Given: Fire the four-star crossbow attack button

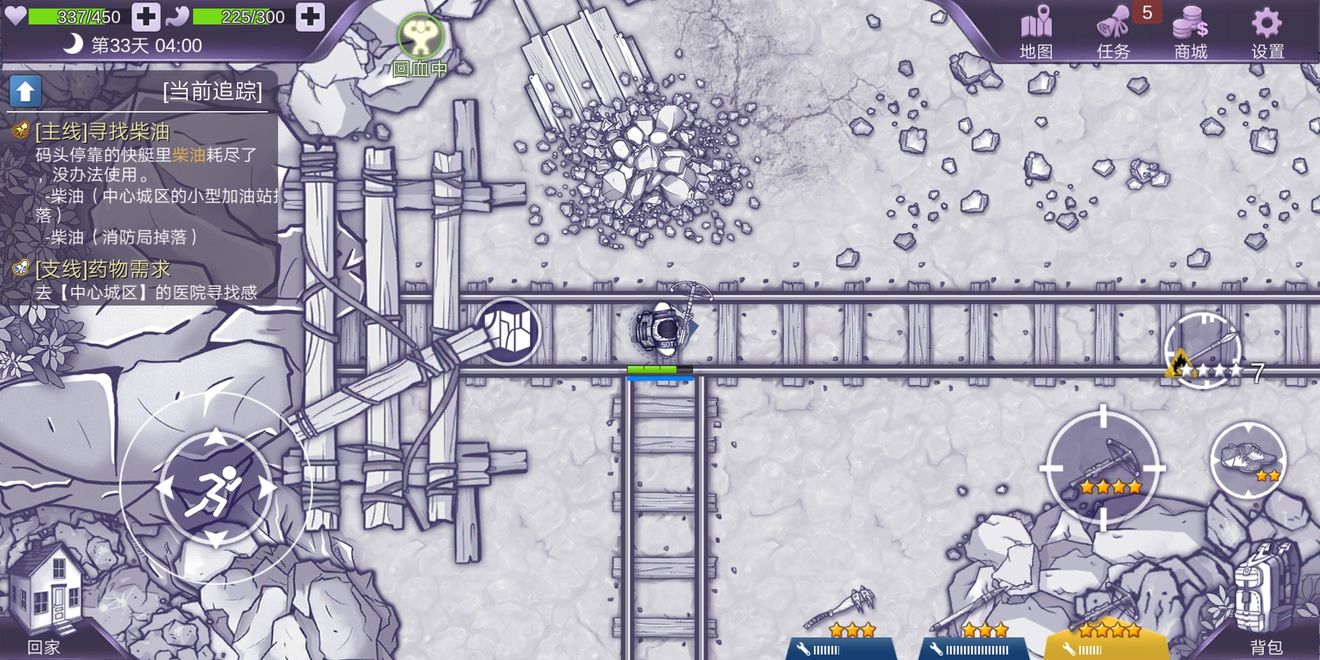Looking at the screenshot, I should click(x=1104, y=468).
